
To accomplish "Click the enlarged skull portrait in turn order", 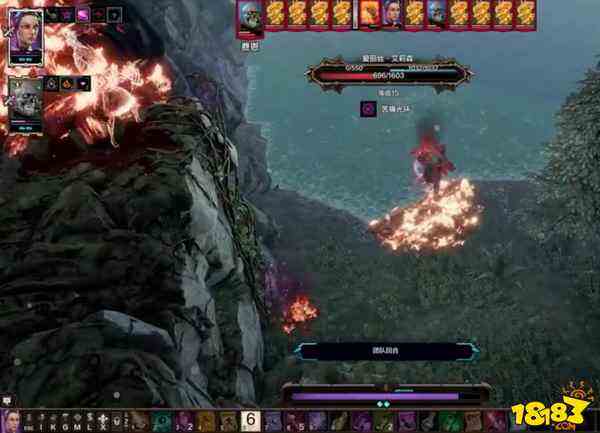I will (x=250, y=17).
